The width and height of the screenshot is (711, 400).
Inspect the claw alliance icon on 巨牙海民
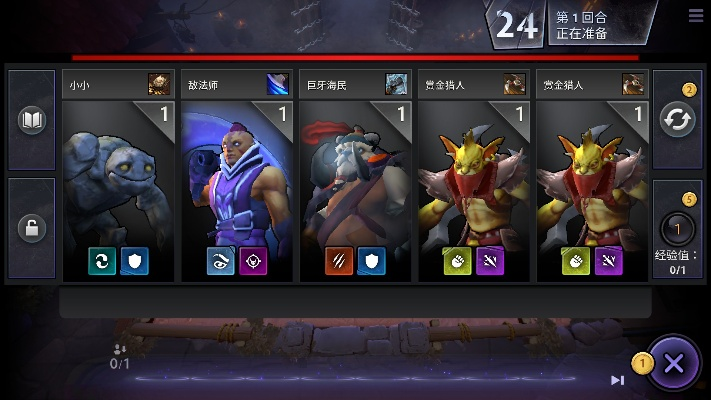(339, 261)
